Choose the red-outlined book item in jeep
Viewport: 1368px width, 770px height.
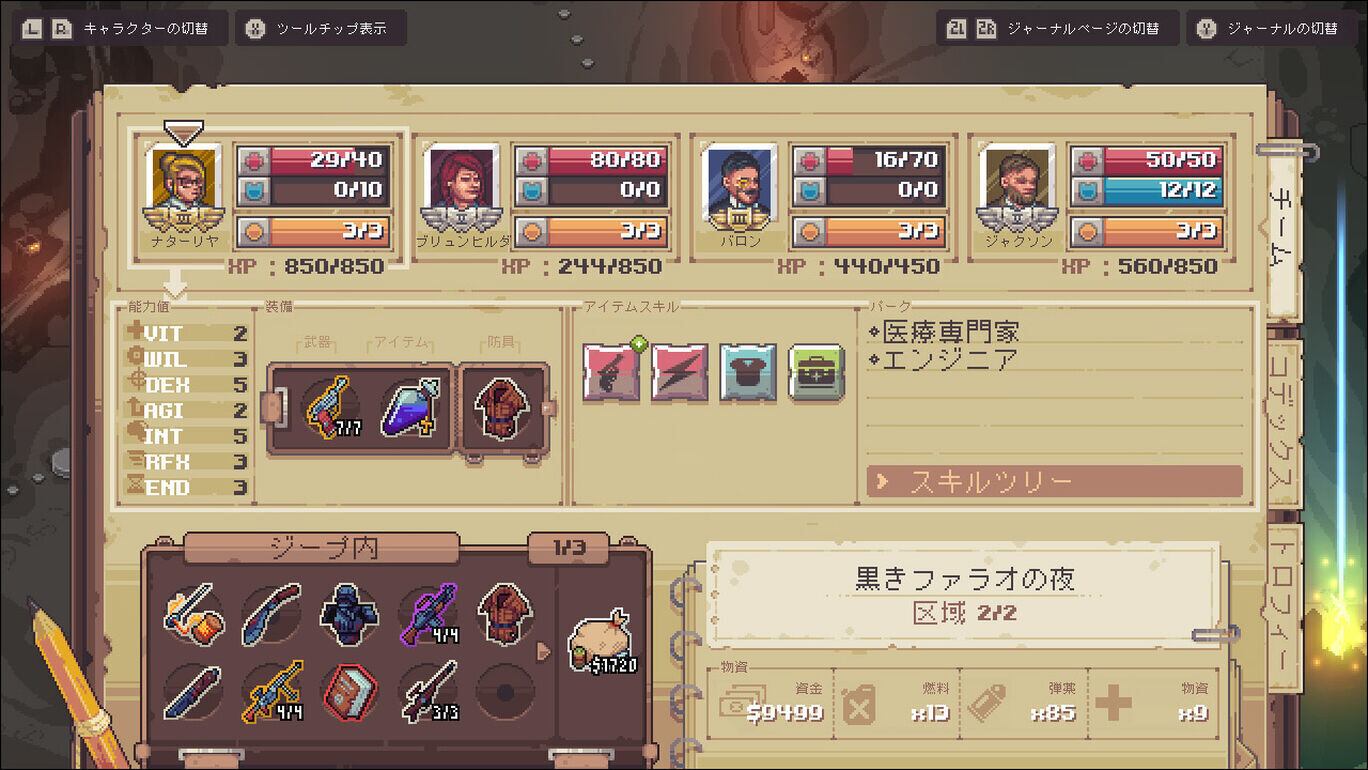[x=350, y=691]
